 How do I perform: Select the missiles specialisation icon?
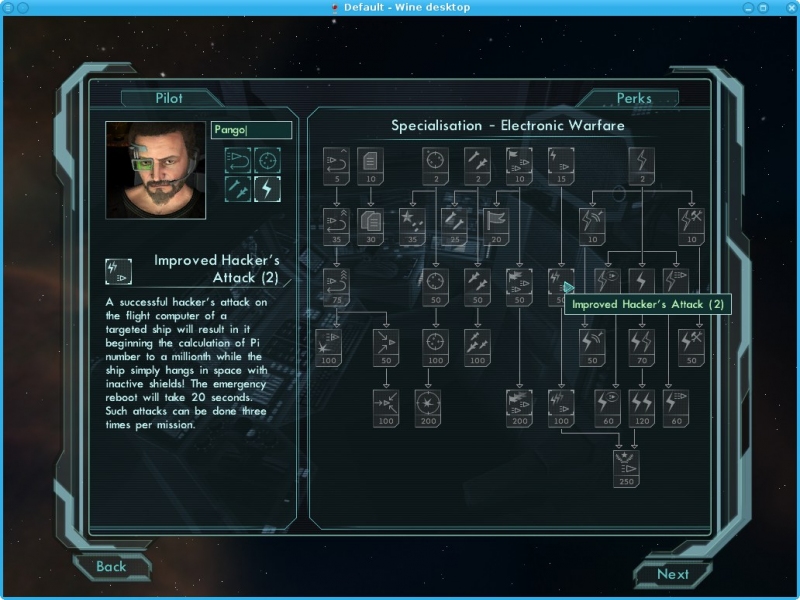(x=237, y=188)
